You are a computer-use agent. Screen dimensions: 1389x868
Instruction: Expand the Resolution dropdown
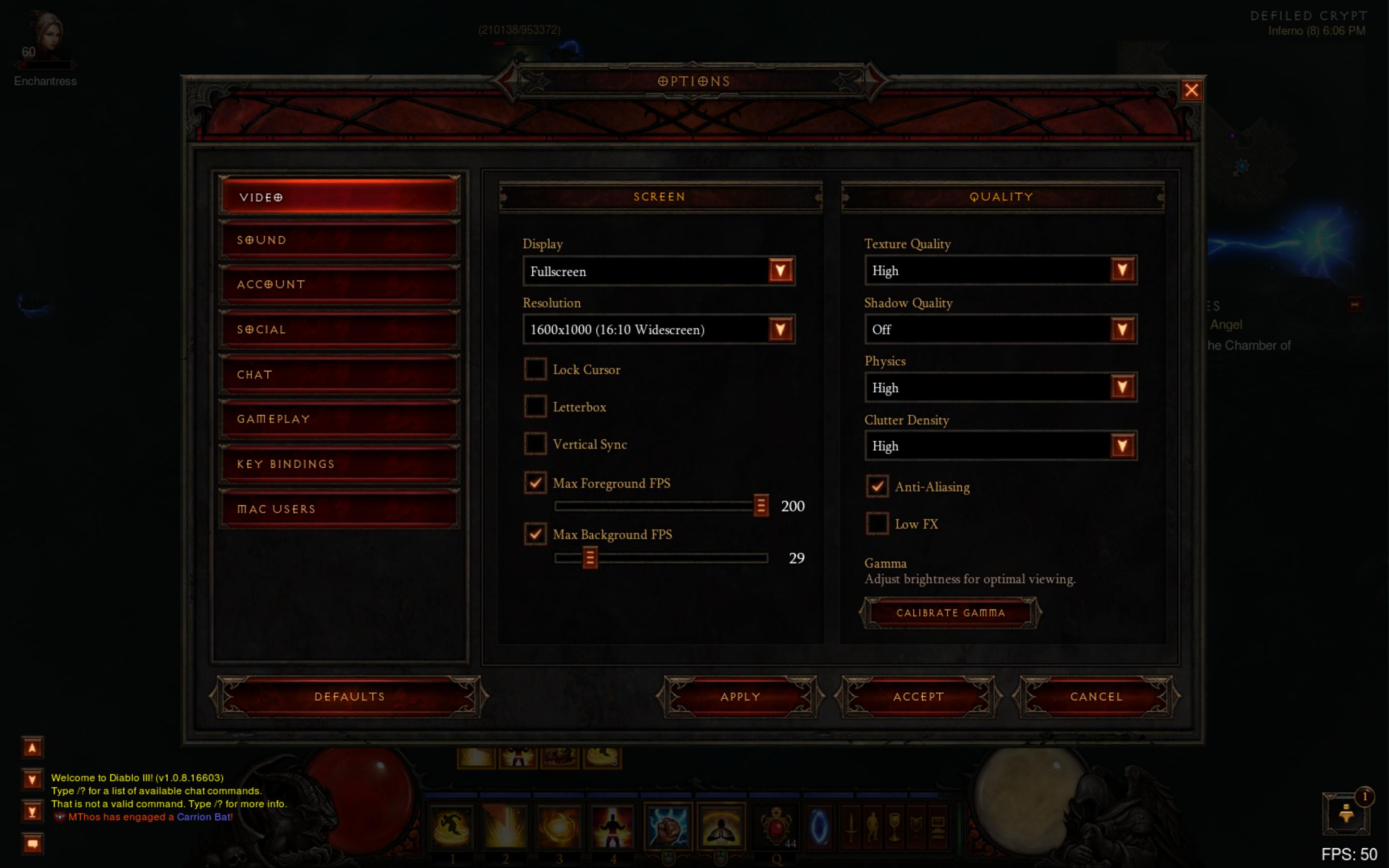pyautogui.click(x=780, y=329)
